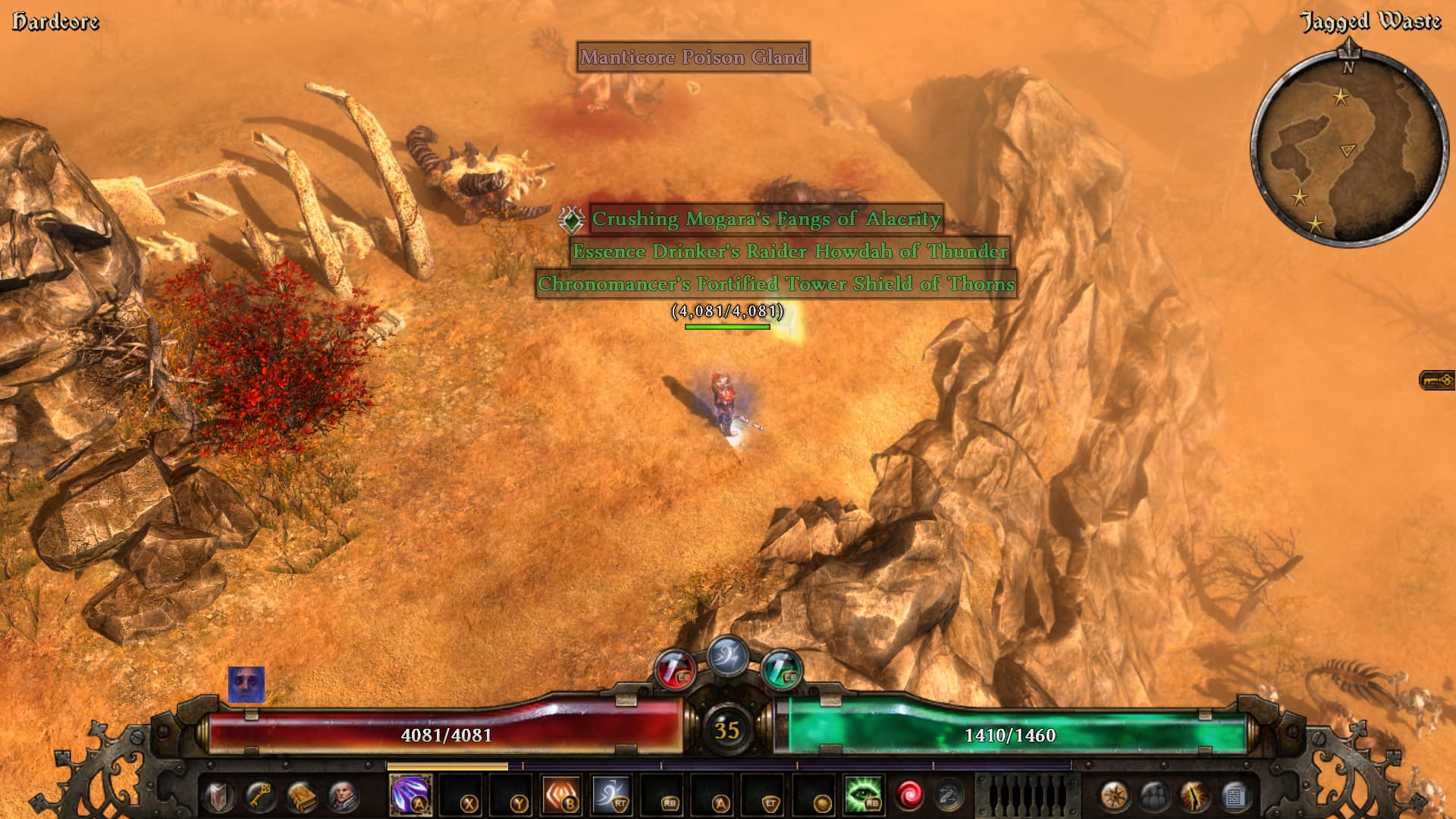Activate the orange shield skill slot
The width and height of the screenshot is (1456, 819).
[562, 795]
